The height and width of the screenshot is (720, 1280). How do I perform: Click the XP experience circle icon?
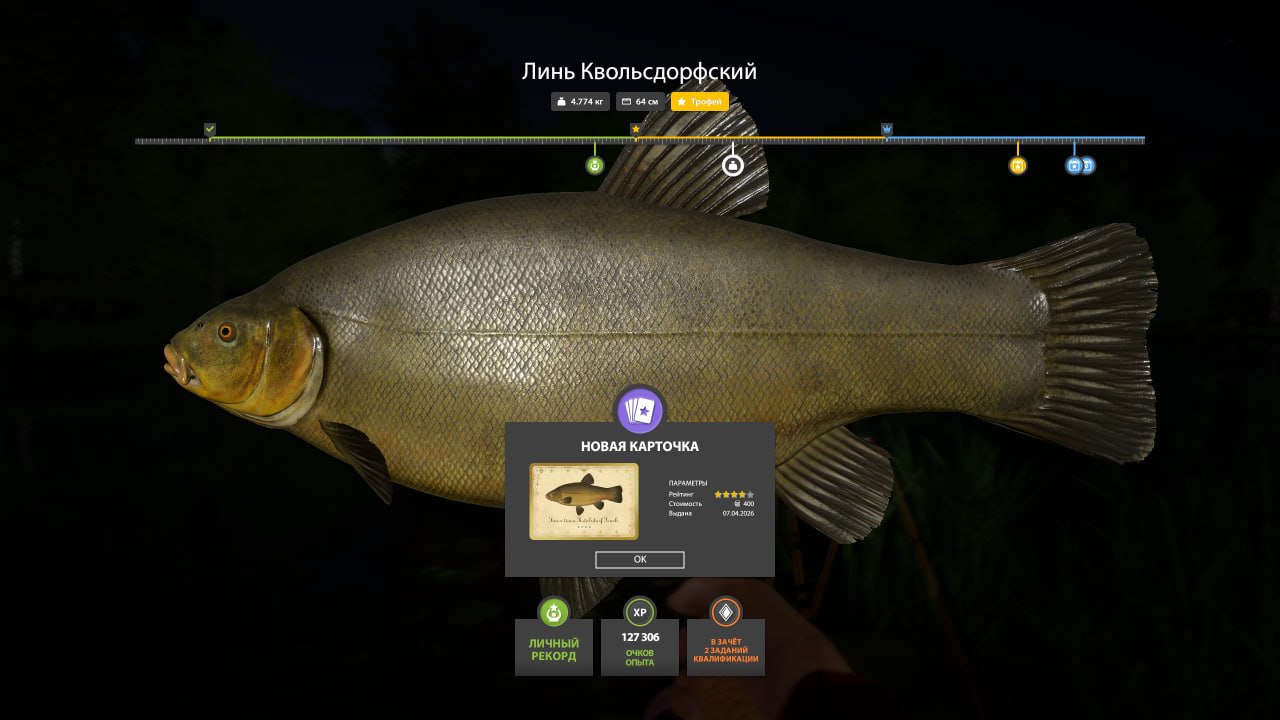[x=639, y=613]
